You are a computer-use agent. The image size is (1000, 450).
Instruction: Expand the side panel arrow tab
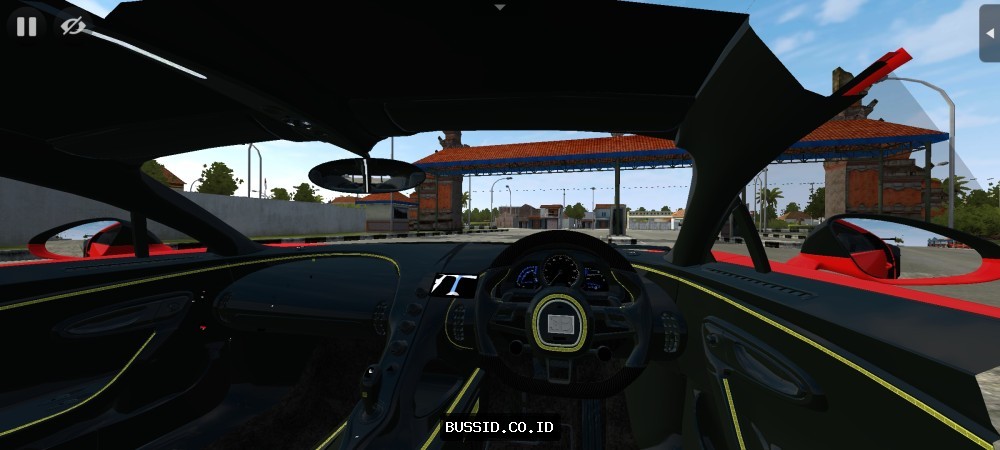(989, 30)
